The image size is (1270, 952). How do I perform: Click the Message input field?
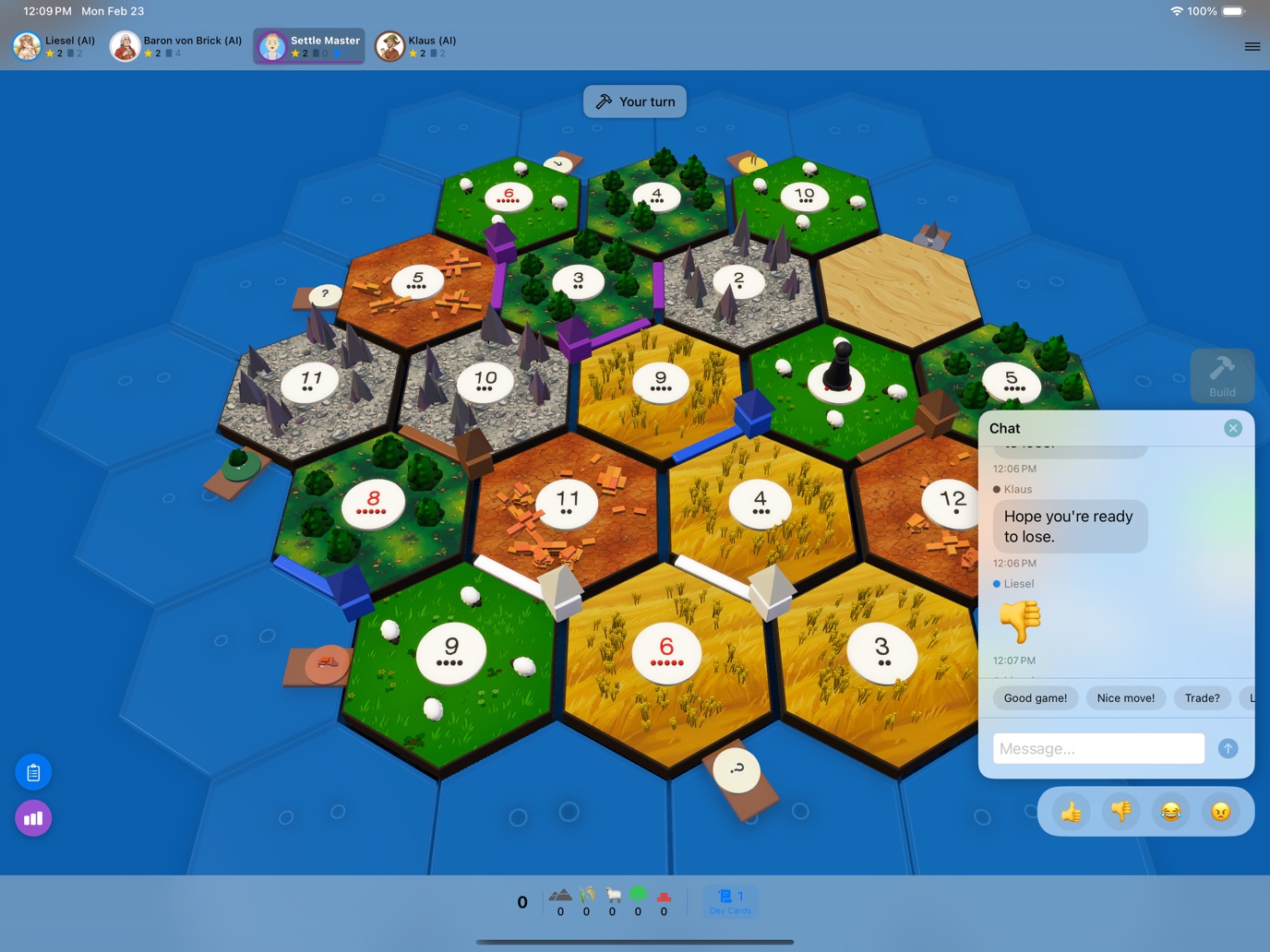tap(1097, 748)
